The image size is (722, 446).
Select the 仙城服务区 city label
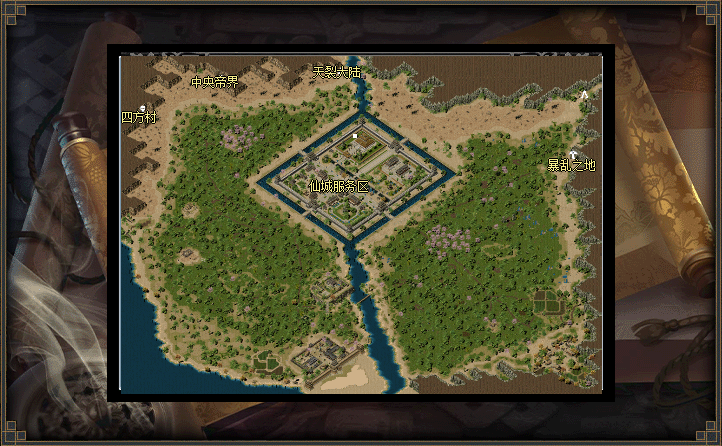coord(339,186)
